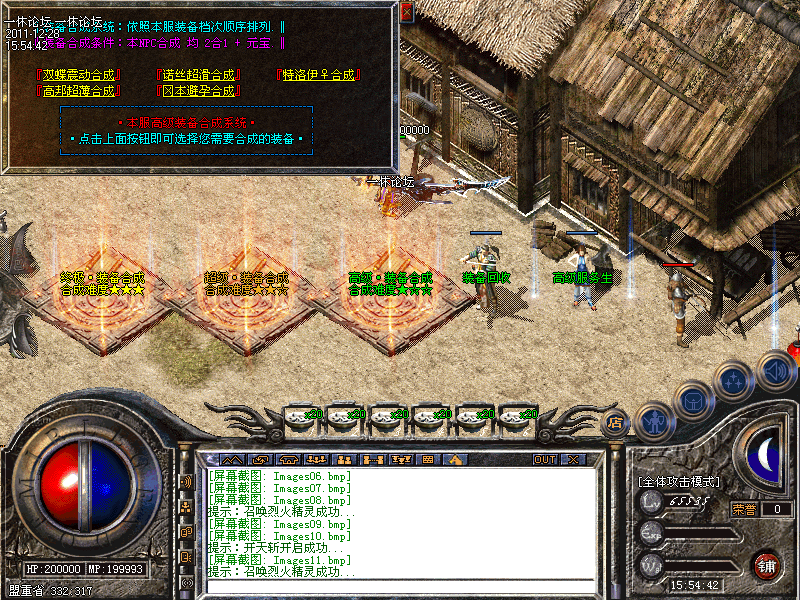Click the X button above chat
Screen dimensions: 800x600
point(574,460)
